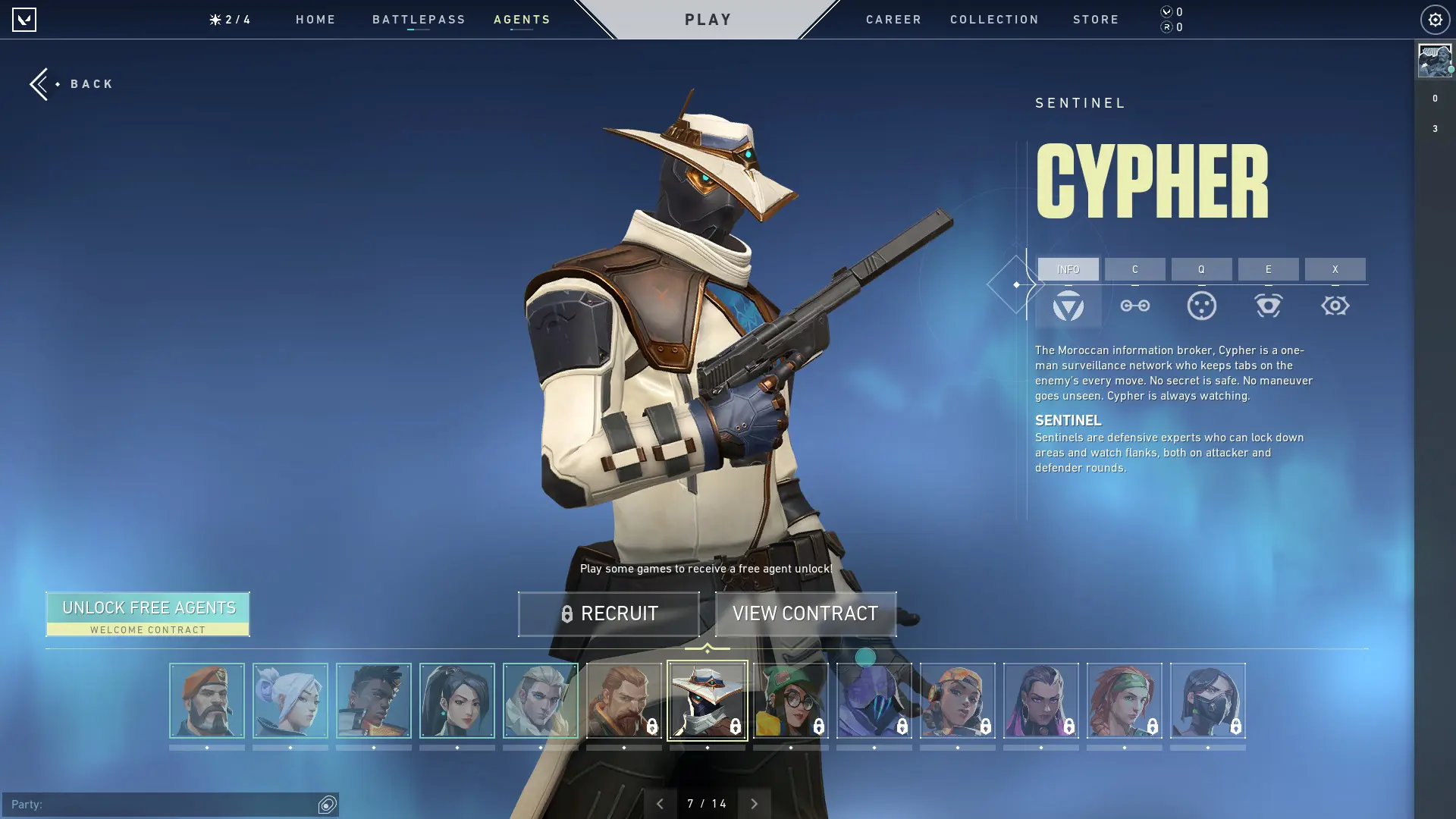The image size is (1456, 819).
Task: Go to the previous agent page
Action: (x=659, y=802)
